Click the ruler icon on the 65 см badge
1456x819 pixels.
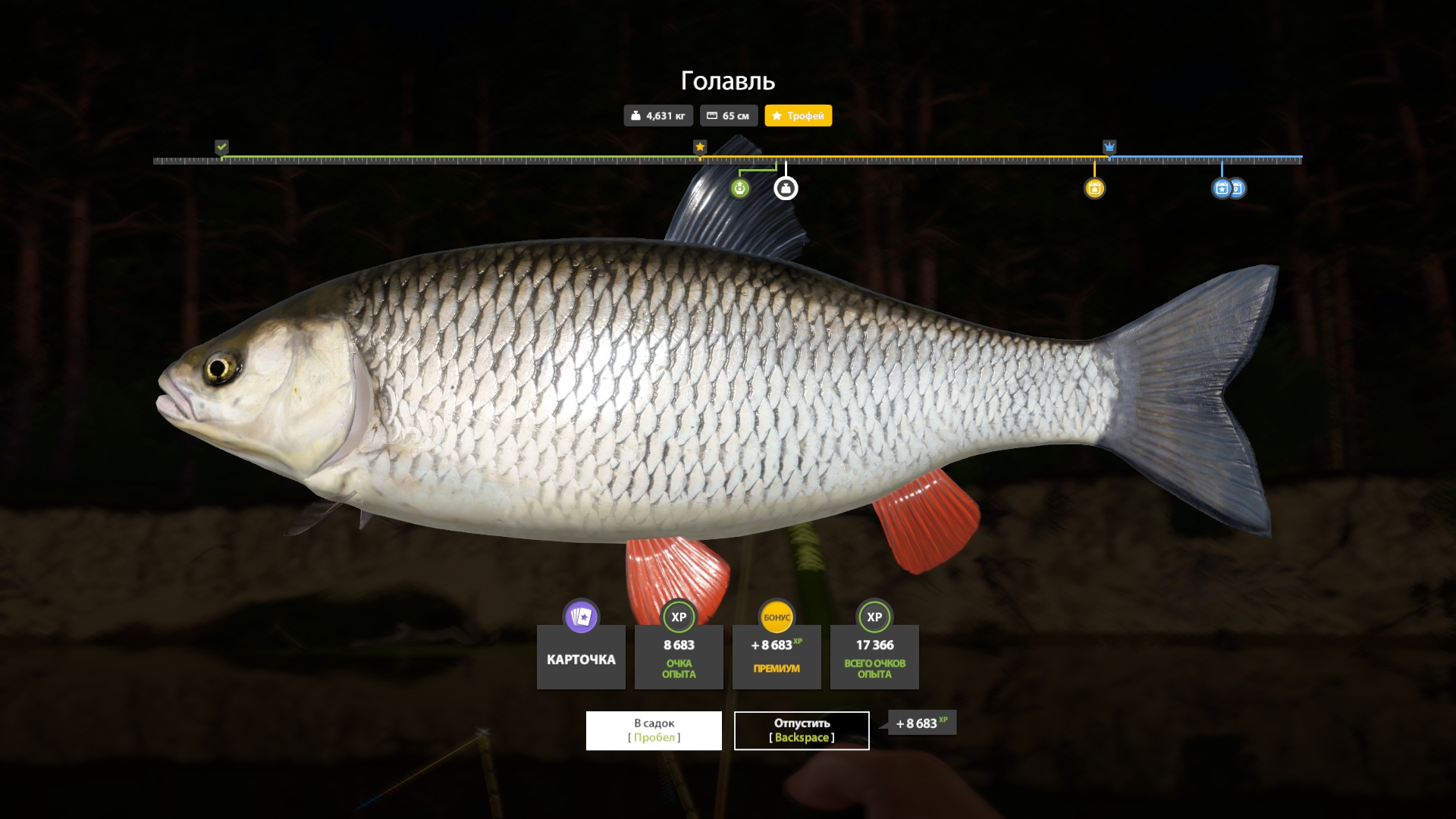point(711,115)
